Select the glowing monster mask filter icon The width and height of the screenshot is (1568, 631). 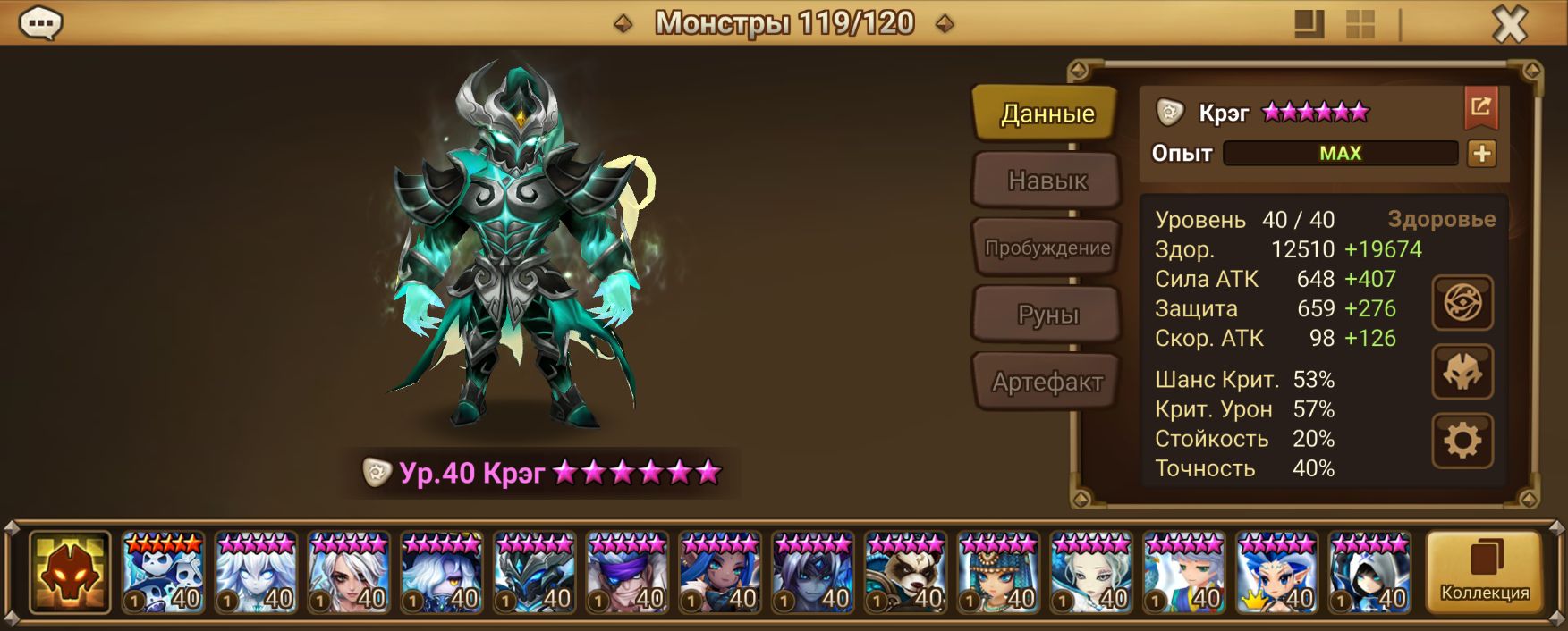(x=70, y=572)
